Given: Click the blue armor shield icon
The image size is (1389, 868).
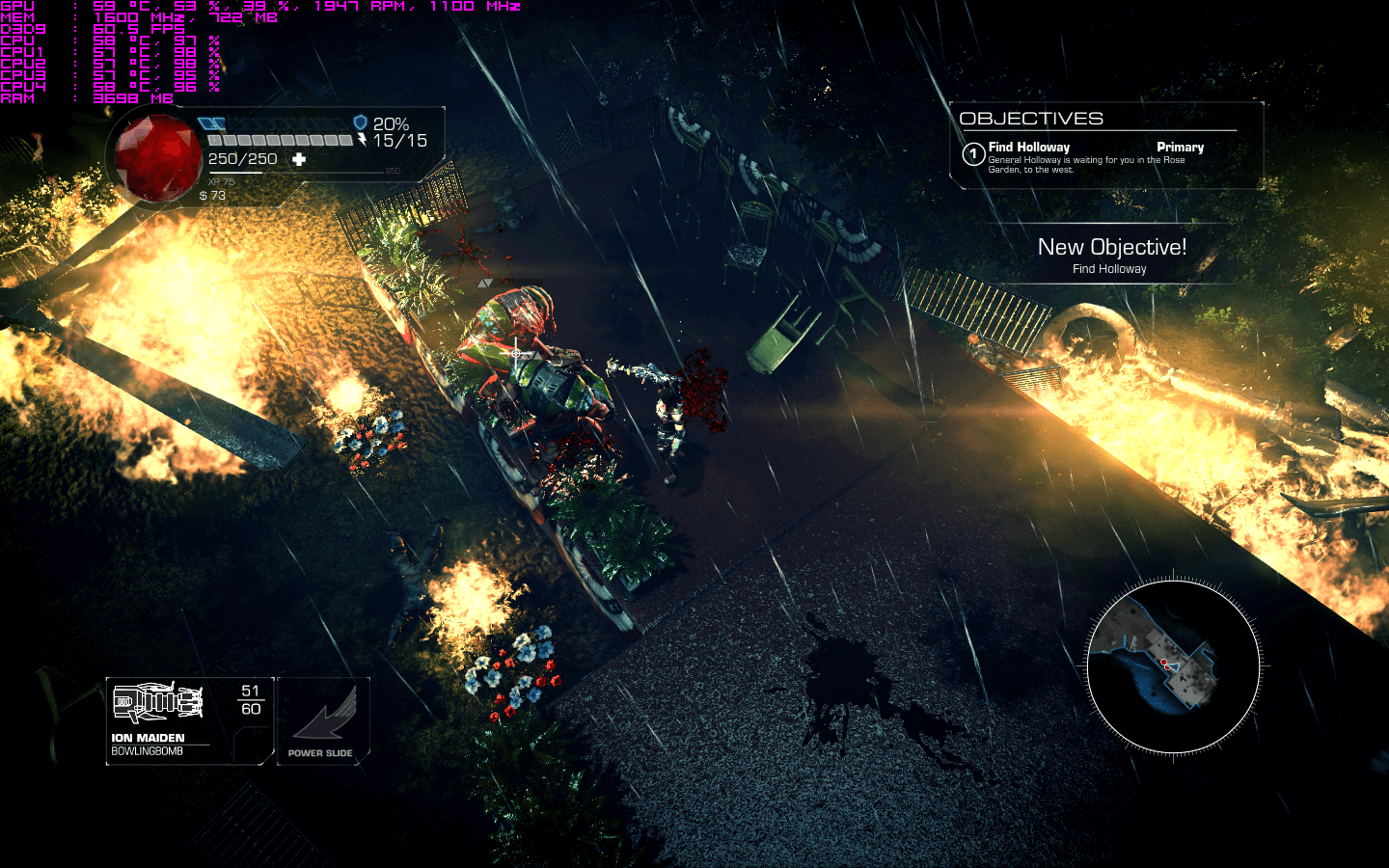Looking at the screenshot, I should click(360, 122).
